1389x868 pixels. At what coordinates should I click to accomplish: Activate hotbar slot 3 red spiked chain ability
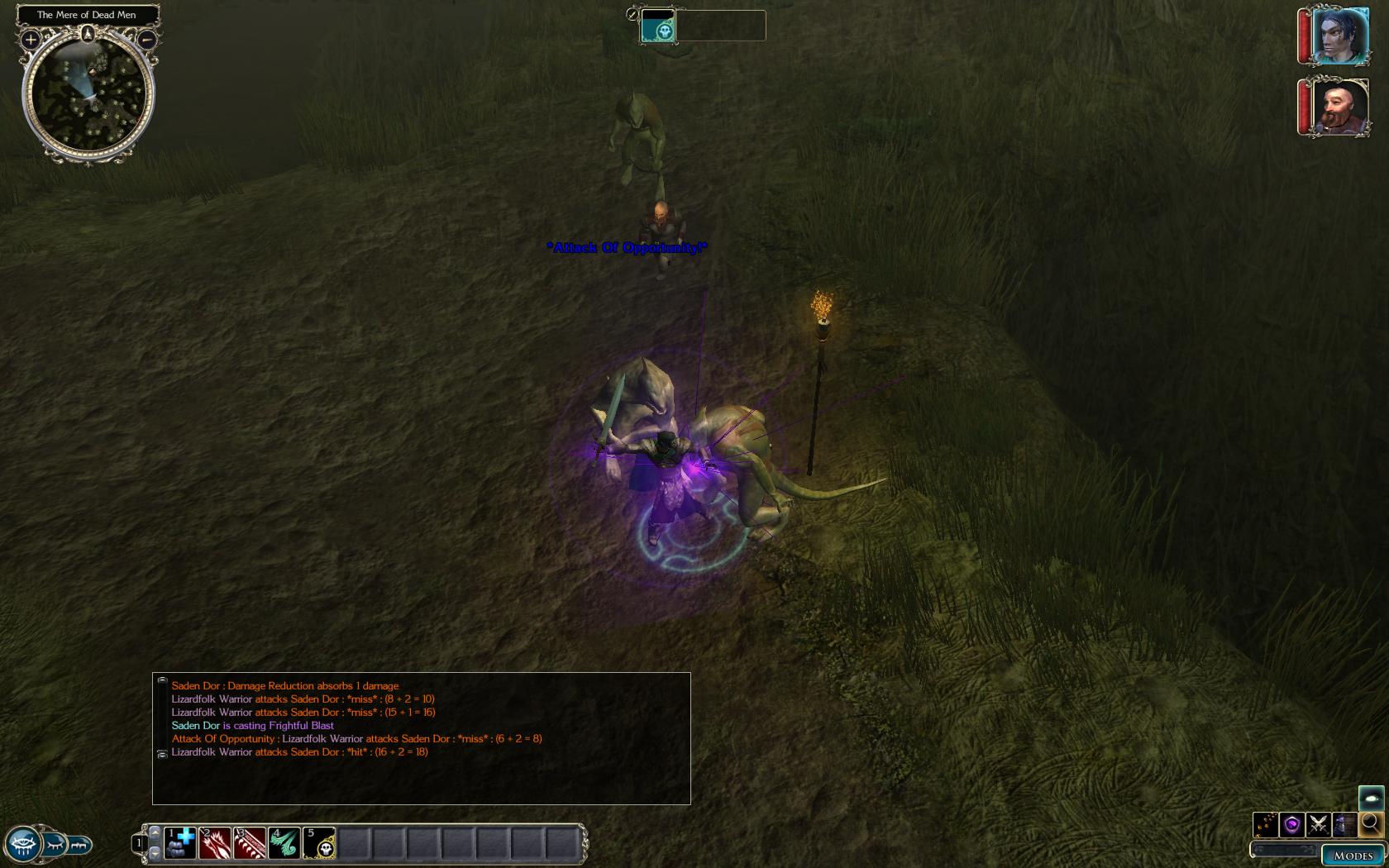click(x=250, y=843)
